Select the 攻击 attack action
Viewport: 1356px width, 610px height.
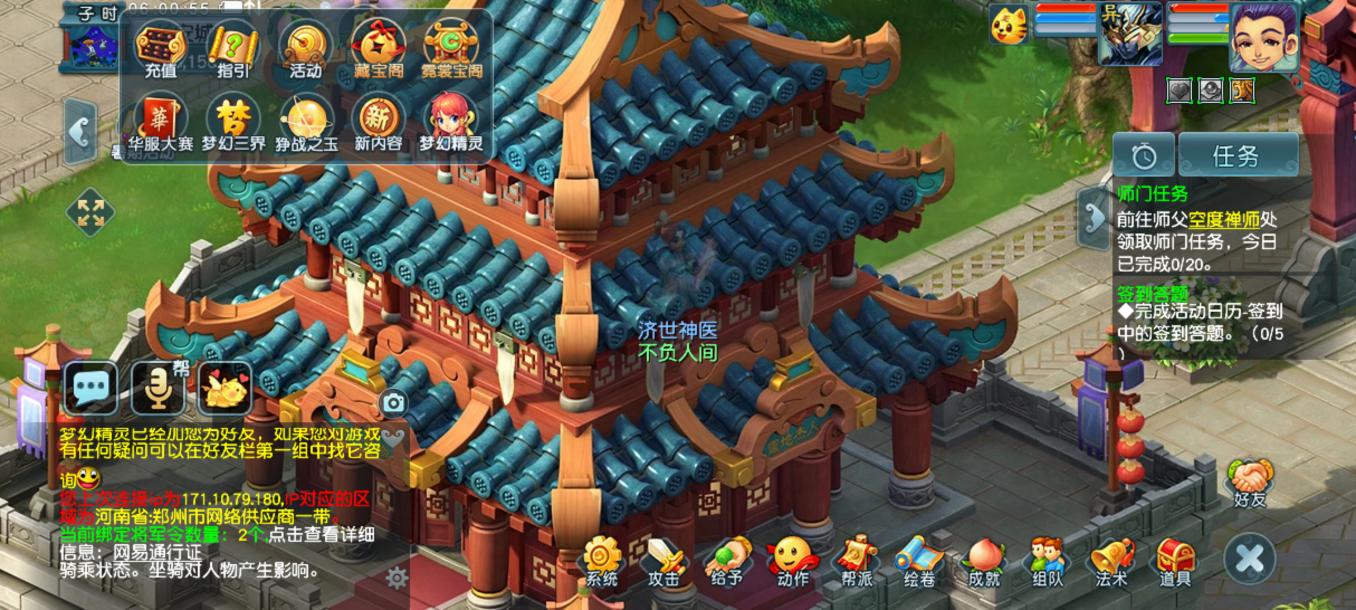[664, 561]
